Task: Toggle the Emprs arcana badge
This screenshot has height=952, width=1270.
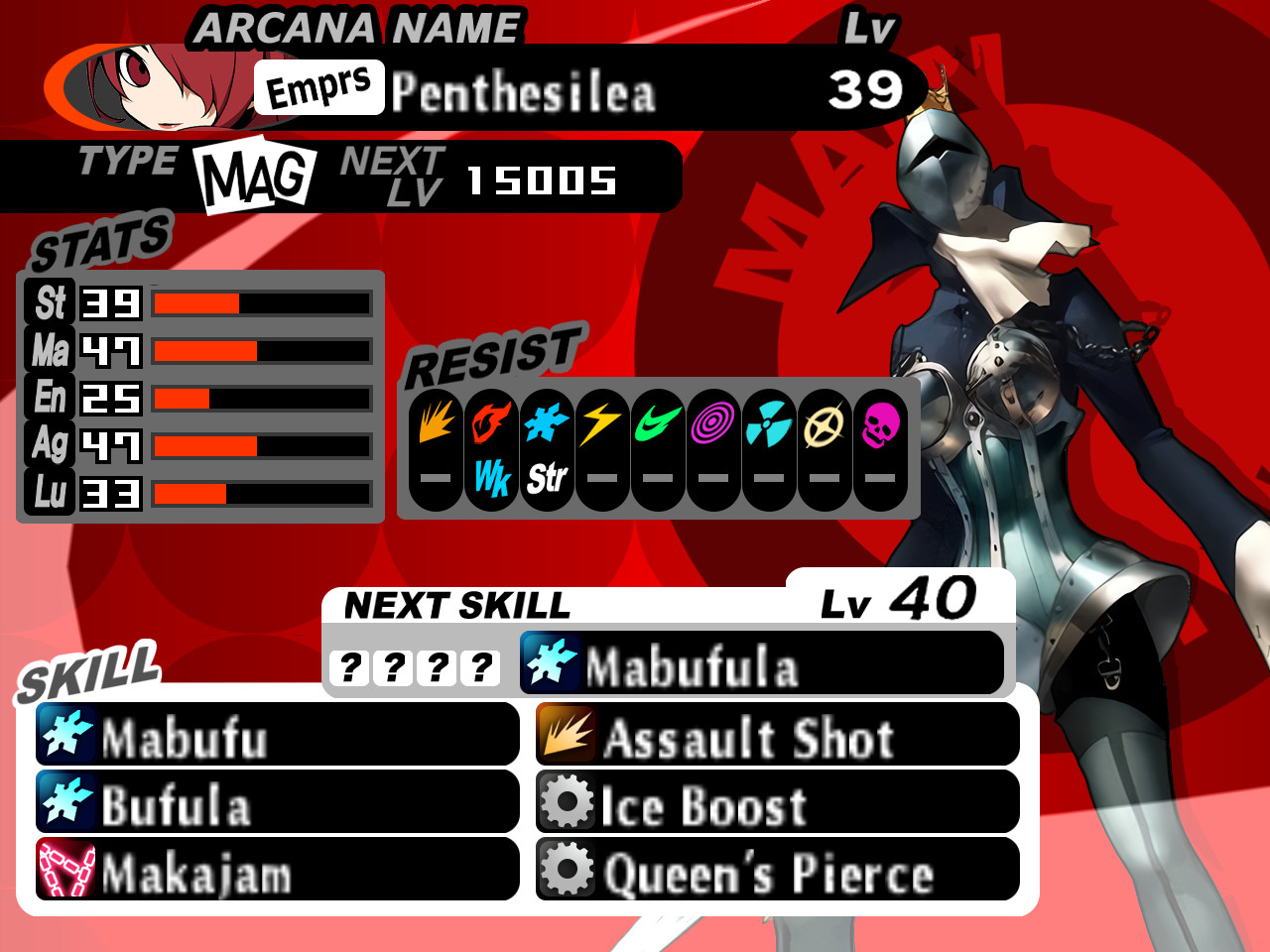Action: (318, 87)
